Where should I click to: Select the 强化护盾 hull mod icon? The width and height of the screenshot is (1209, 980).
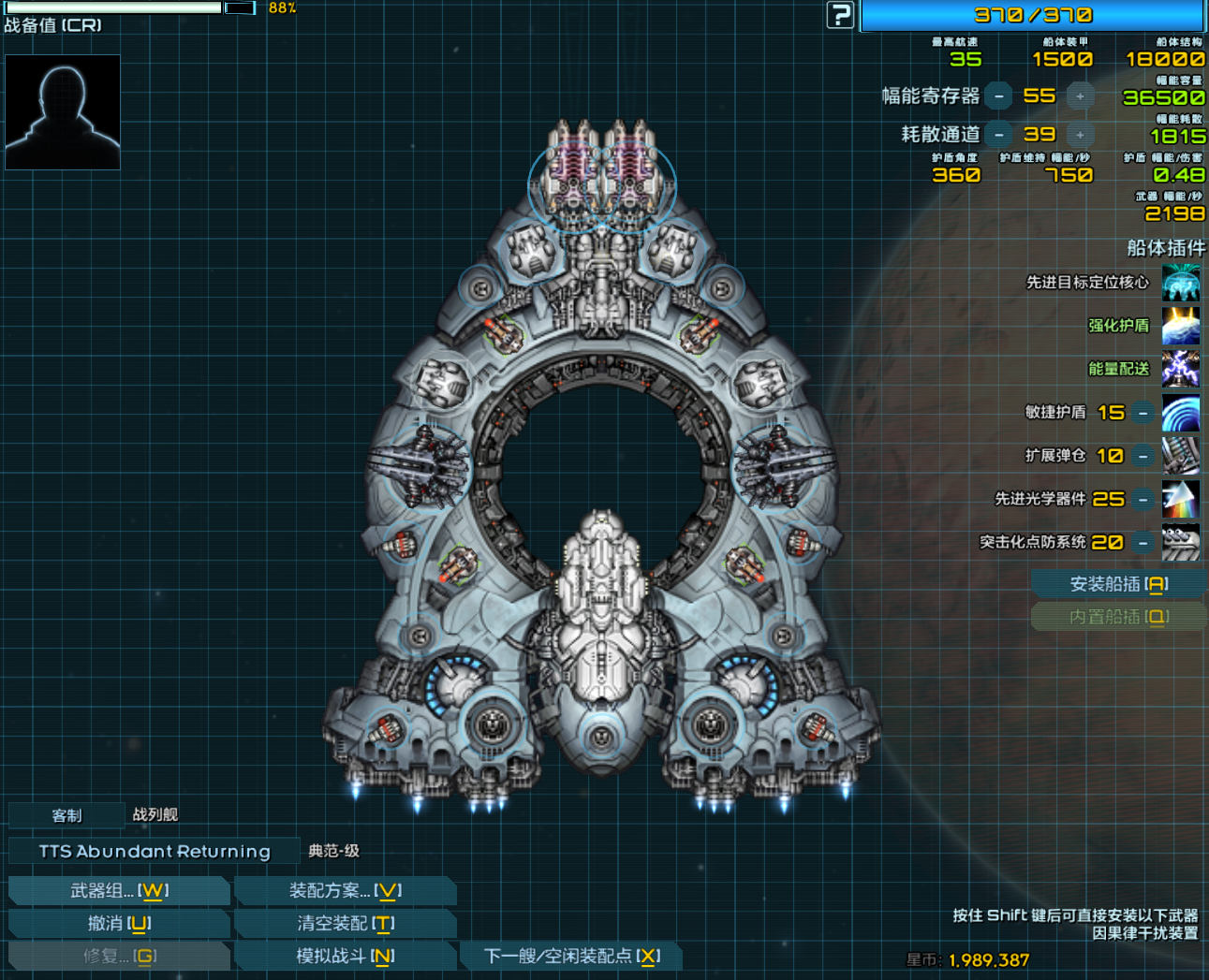(x=1181, y=326)
